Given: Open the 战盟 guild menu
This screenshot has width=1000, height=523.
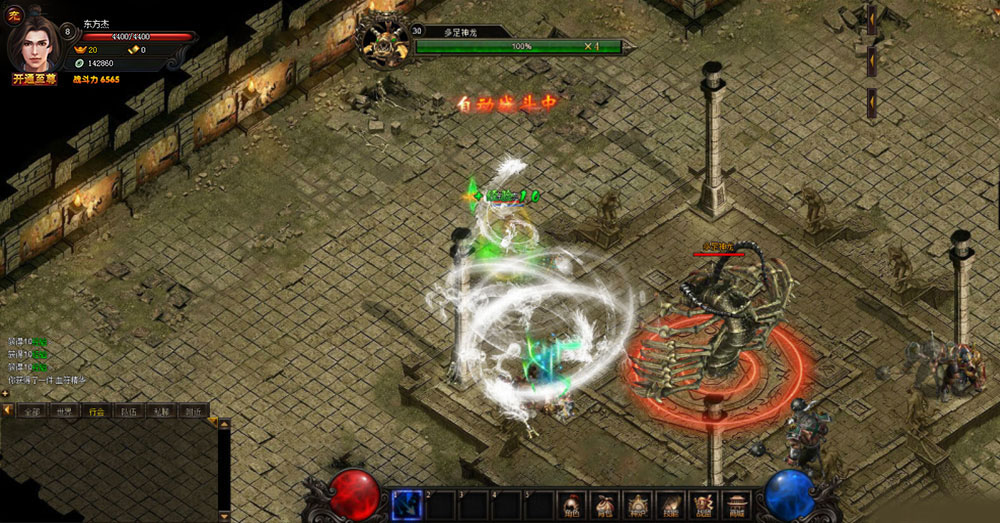Looking at the screenshot, I should point(704,504).
